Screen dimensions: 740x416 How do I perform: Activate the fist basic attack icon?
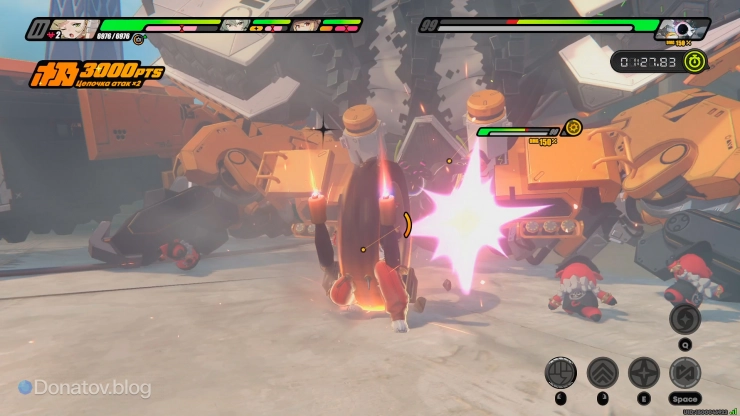click(x=560, y=374)
